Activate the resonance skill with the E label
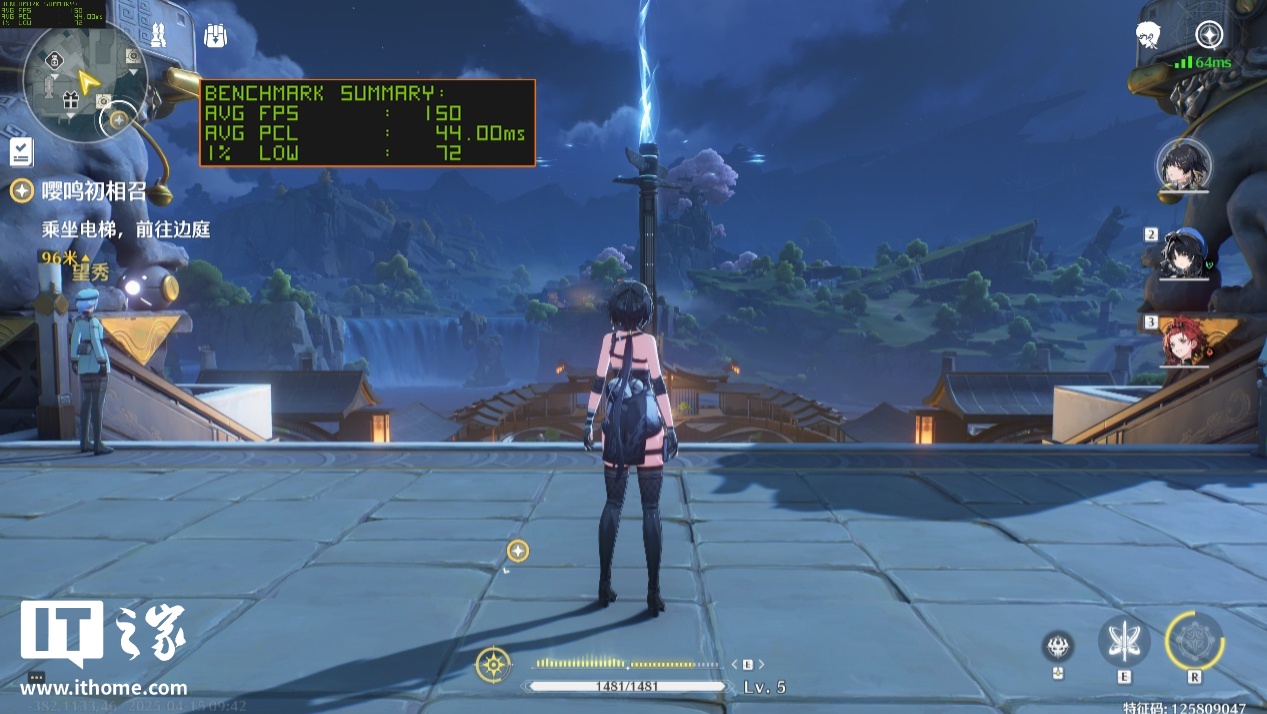 1124,642
